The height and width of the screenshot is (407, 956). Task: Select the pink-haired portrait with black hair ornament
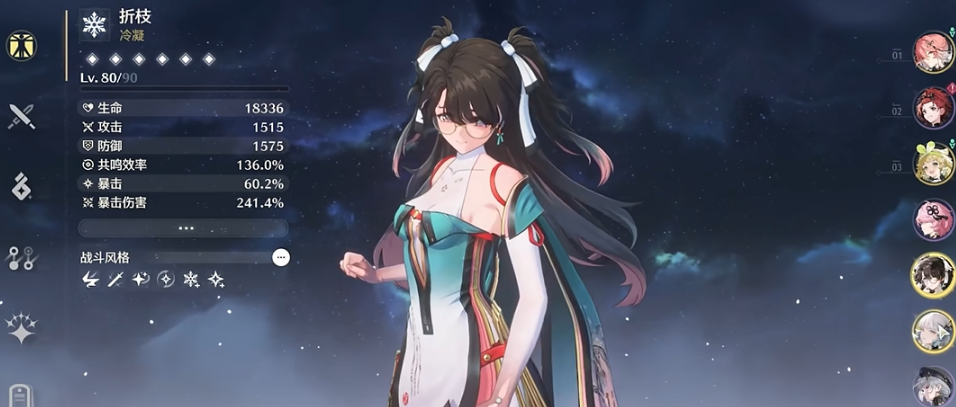932,219
